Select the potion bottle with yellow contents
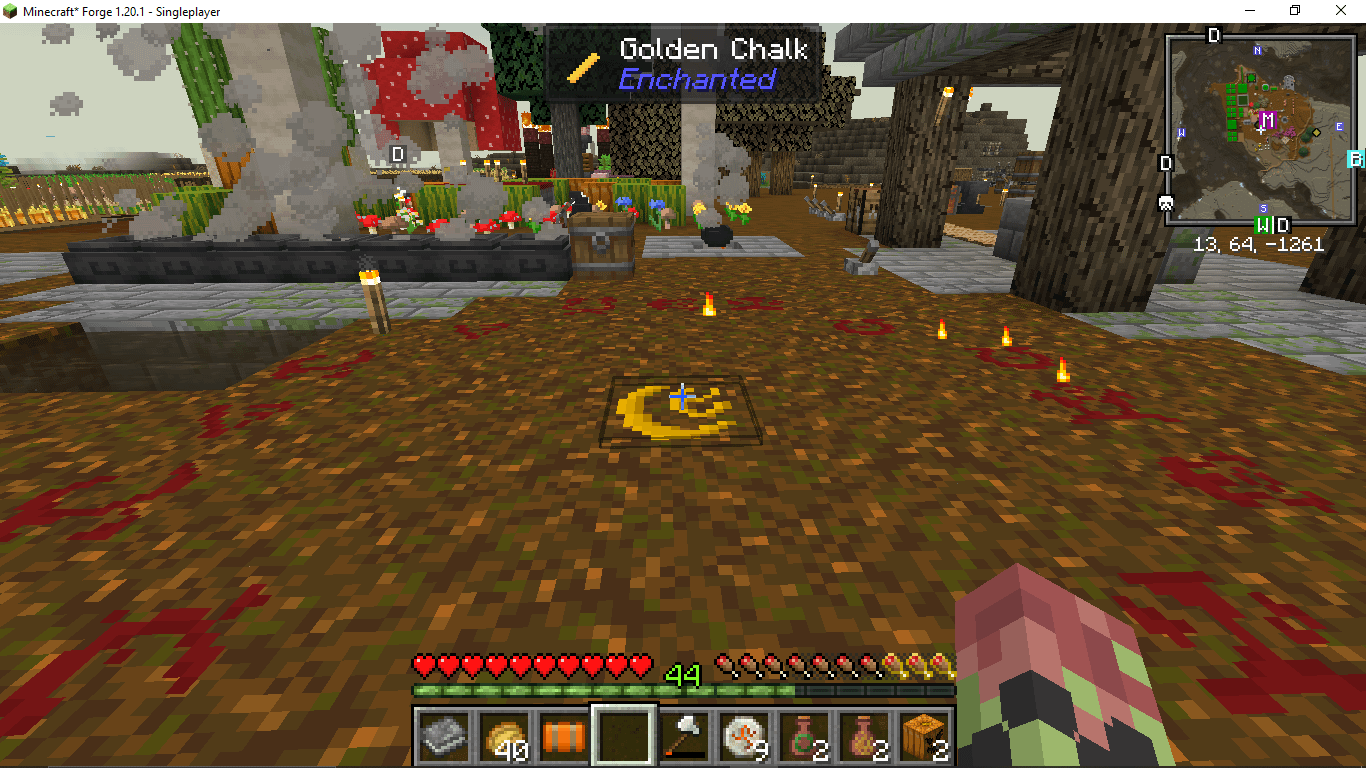 coord(864,738)
